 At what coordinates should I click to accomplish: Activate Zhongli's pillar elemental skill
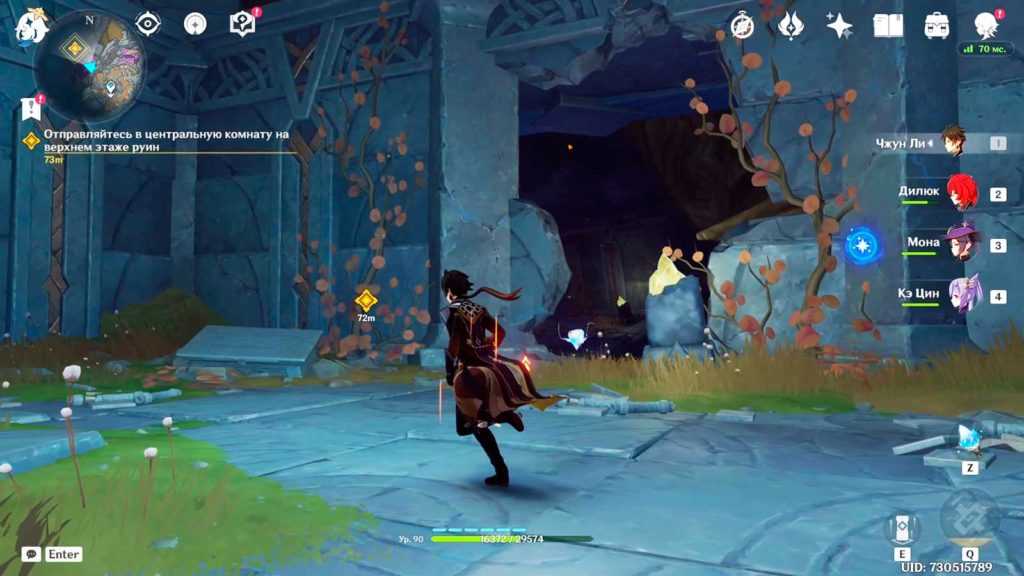click(901, 526)
